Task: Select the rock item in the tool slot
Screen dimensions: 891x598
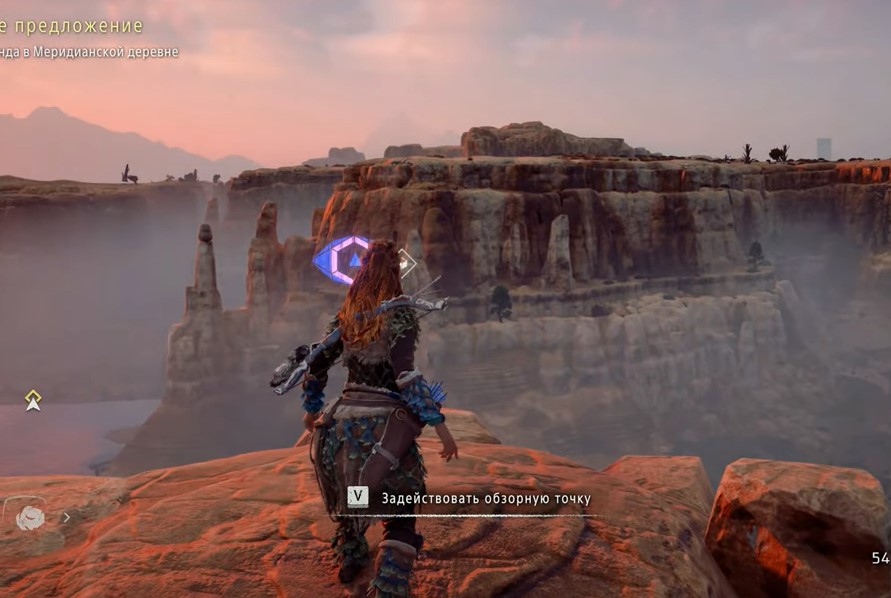Action: pyautogui.click(x=31, y=517)
